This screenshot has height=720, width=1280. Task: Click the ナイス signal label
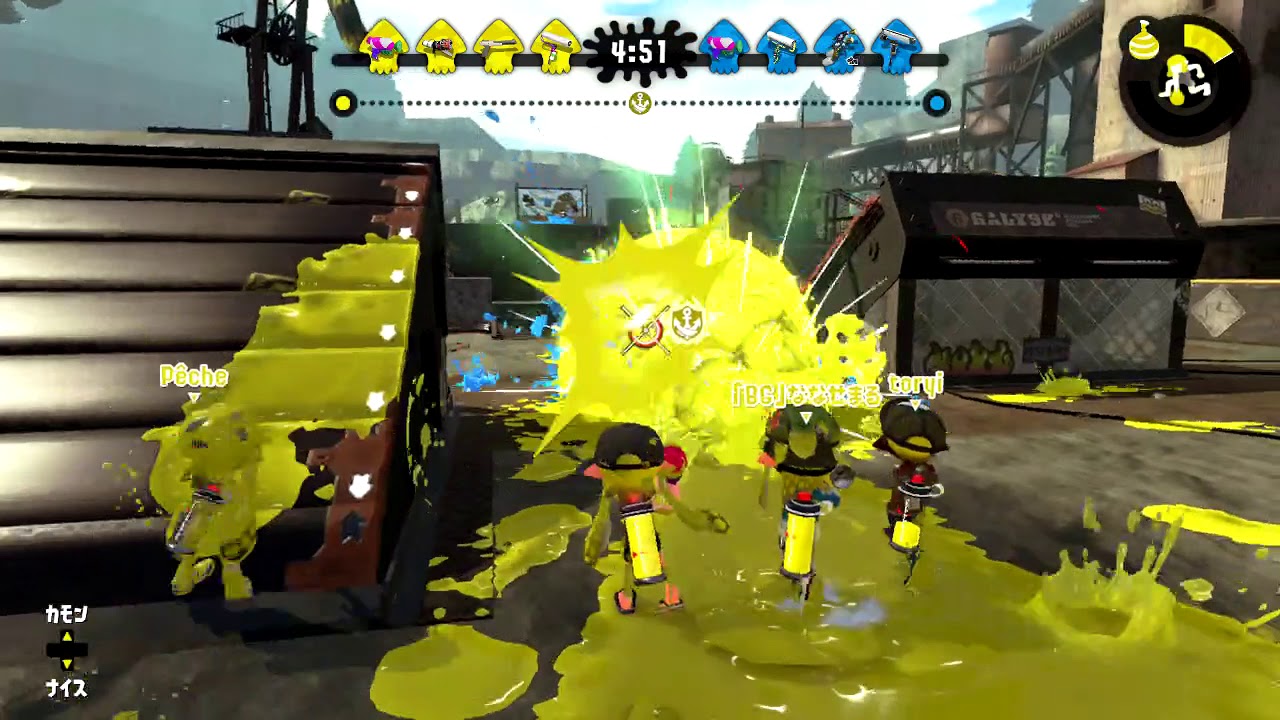[x=63, y=688]
